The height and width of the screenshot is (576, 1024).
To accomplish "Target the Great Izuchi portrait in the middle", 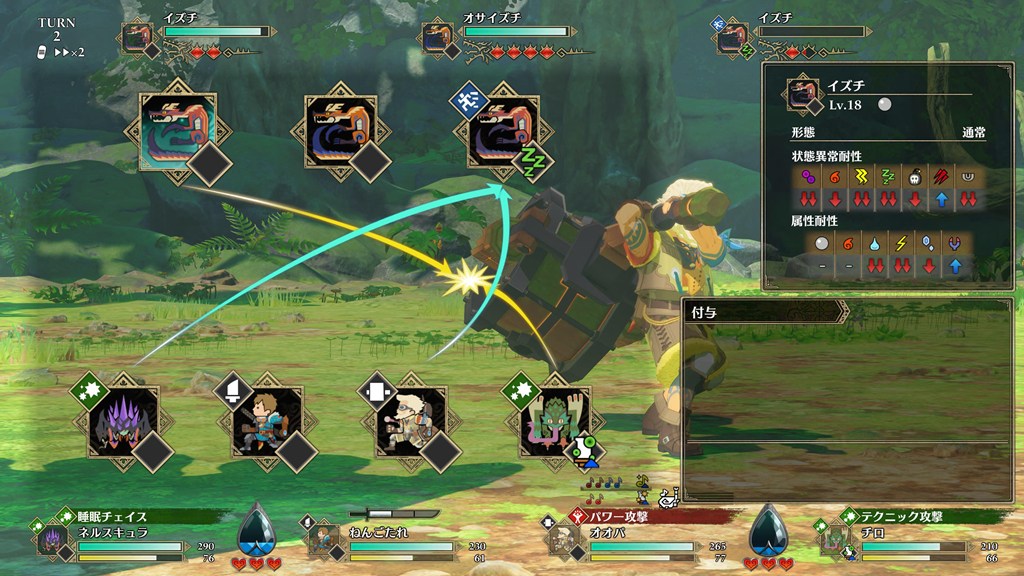I will click(x=340, y=132).
